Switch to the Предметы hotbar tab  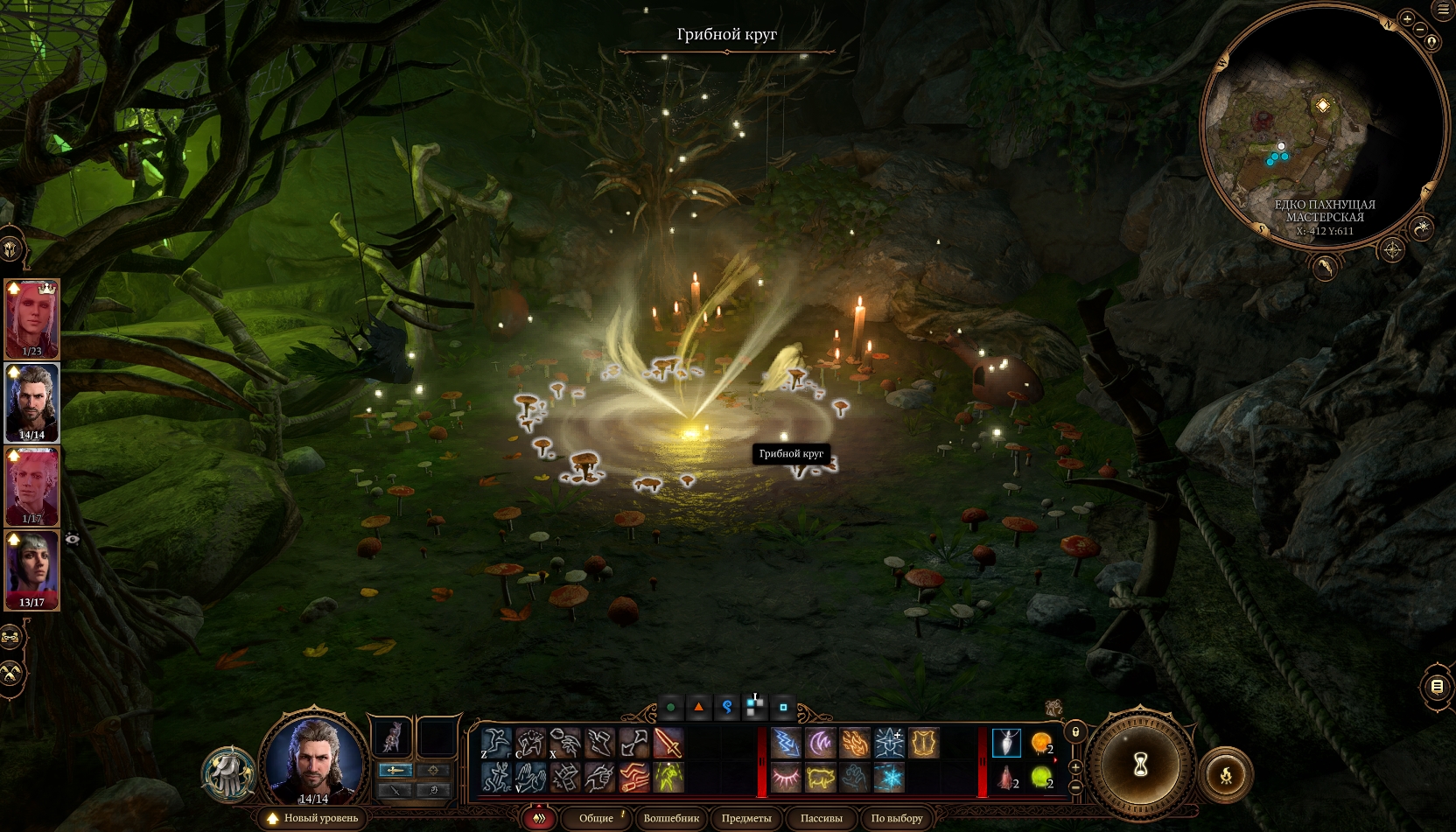746,818
